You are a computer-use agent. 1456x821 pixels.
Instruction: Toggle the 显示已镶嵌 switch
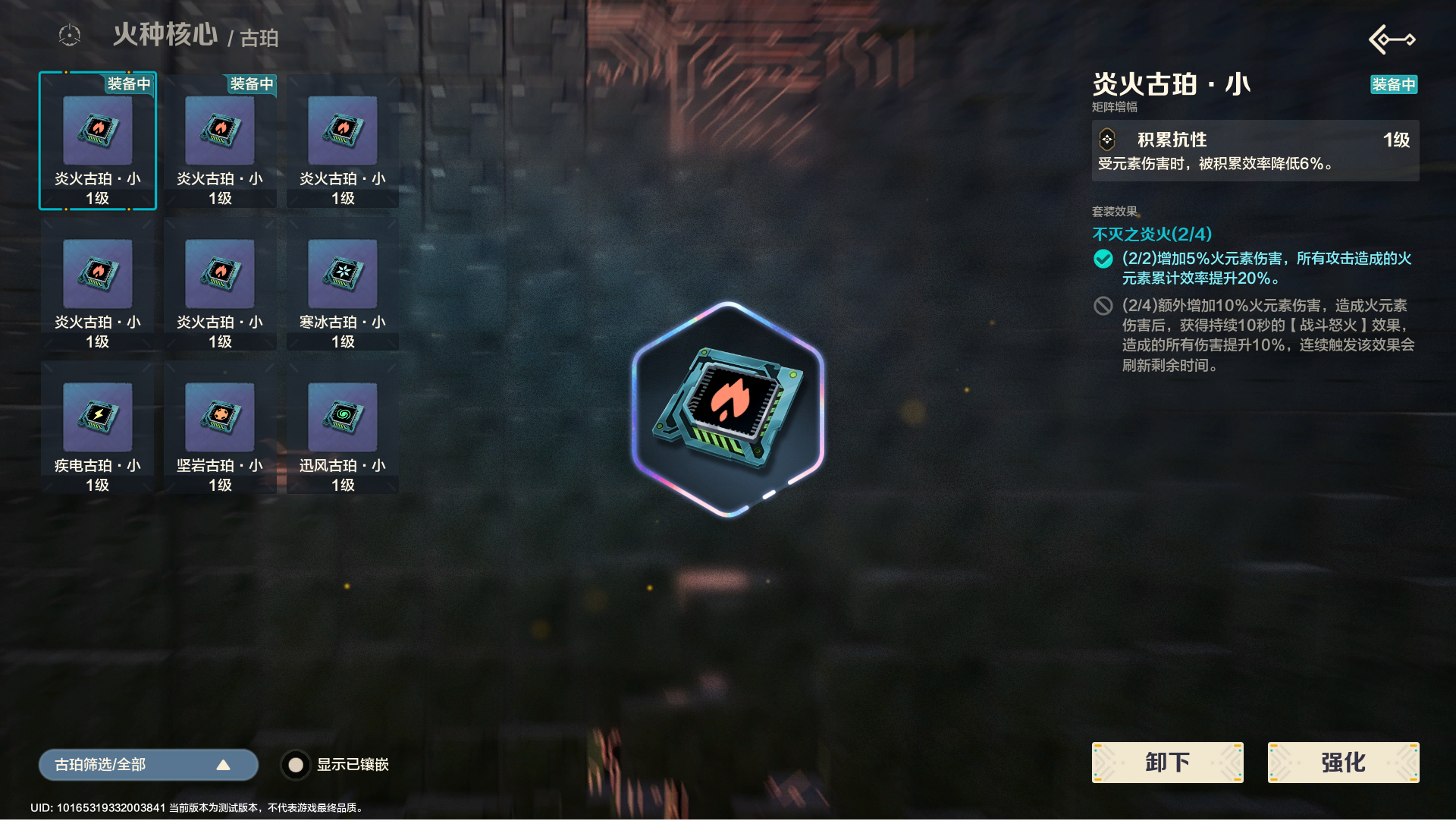(296, 765)
